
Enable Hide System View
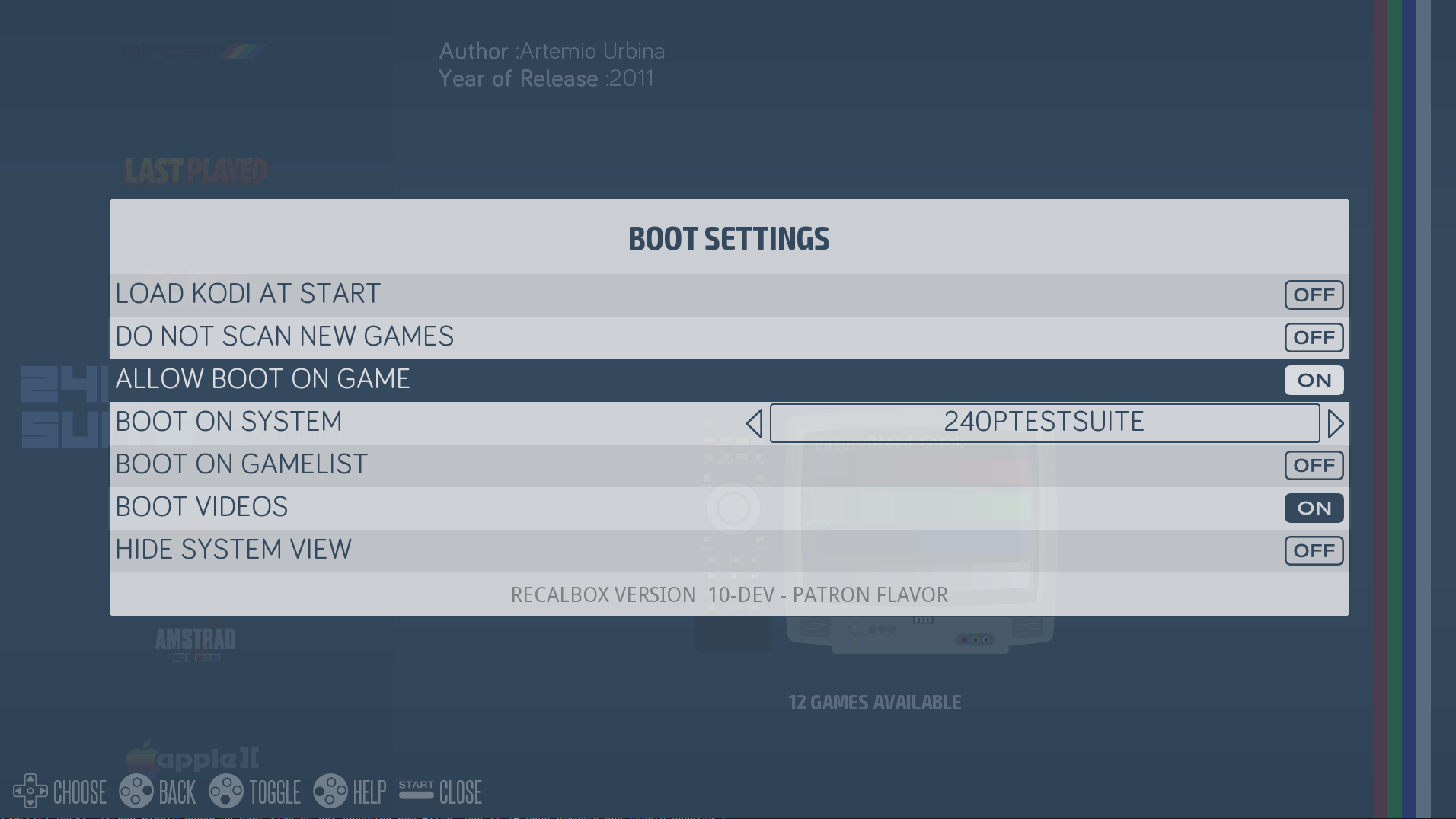(x=1314, y=550)
